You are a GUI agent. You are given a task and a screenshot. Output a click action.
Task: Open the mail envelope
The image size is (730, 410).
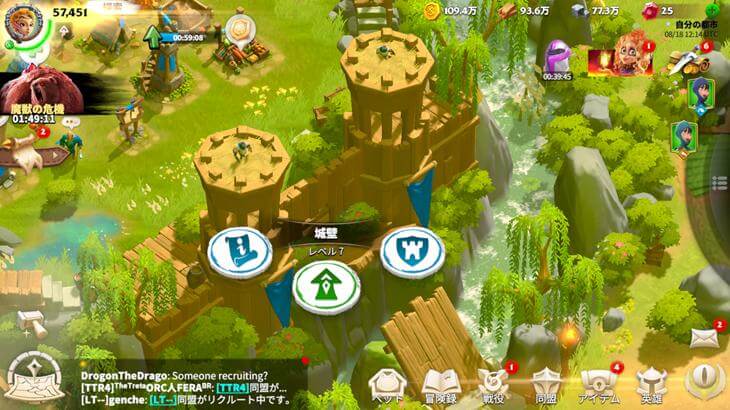pyautogui.click(x=704, y=340)
